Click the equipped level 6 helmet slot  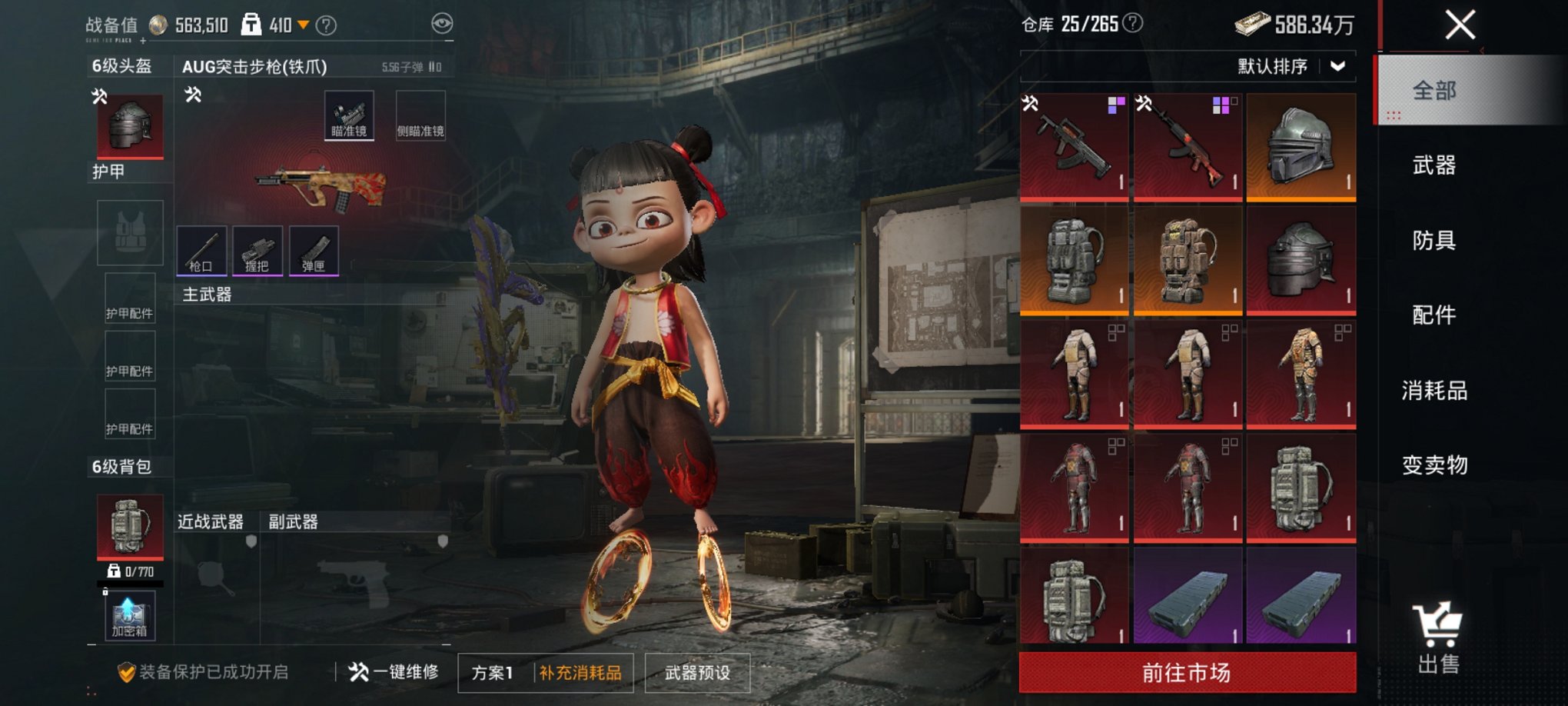coord(130,126)
